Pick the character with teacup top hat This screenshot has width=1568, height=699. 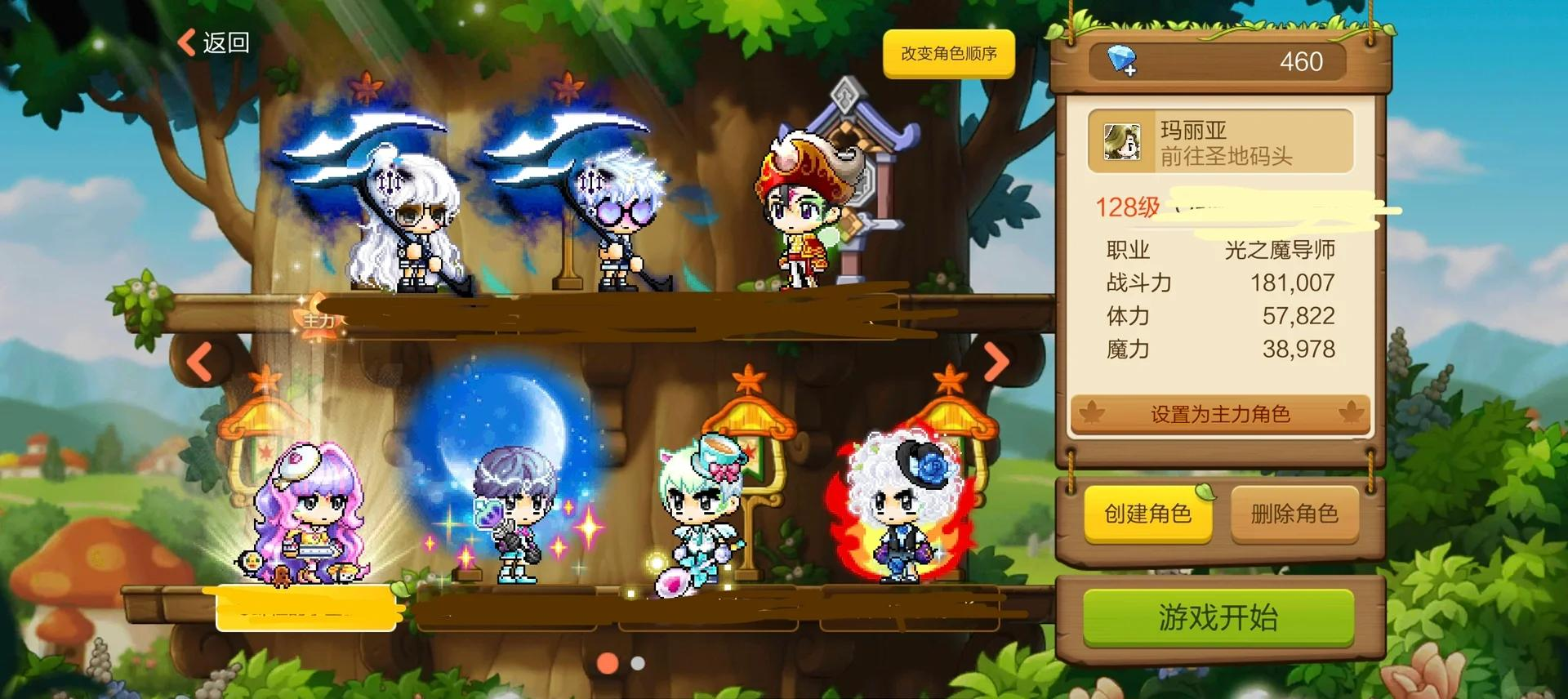point(702,510)
